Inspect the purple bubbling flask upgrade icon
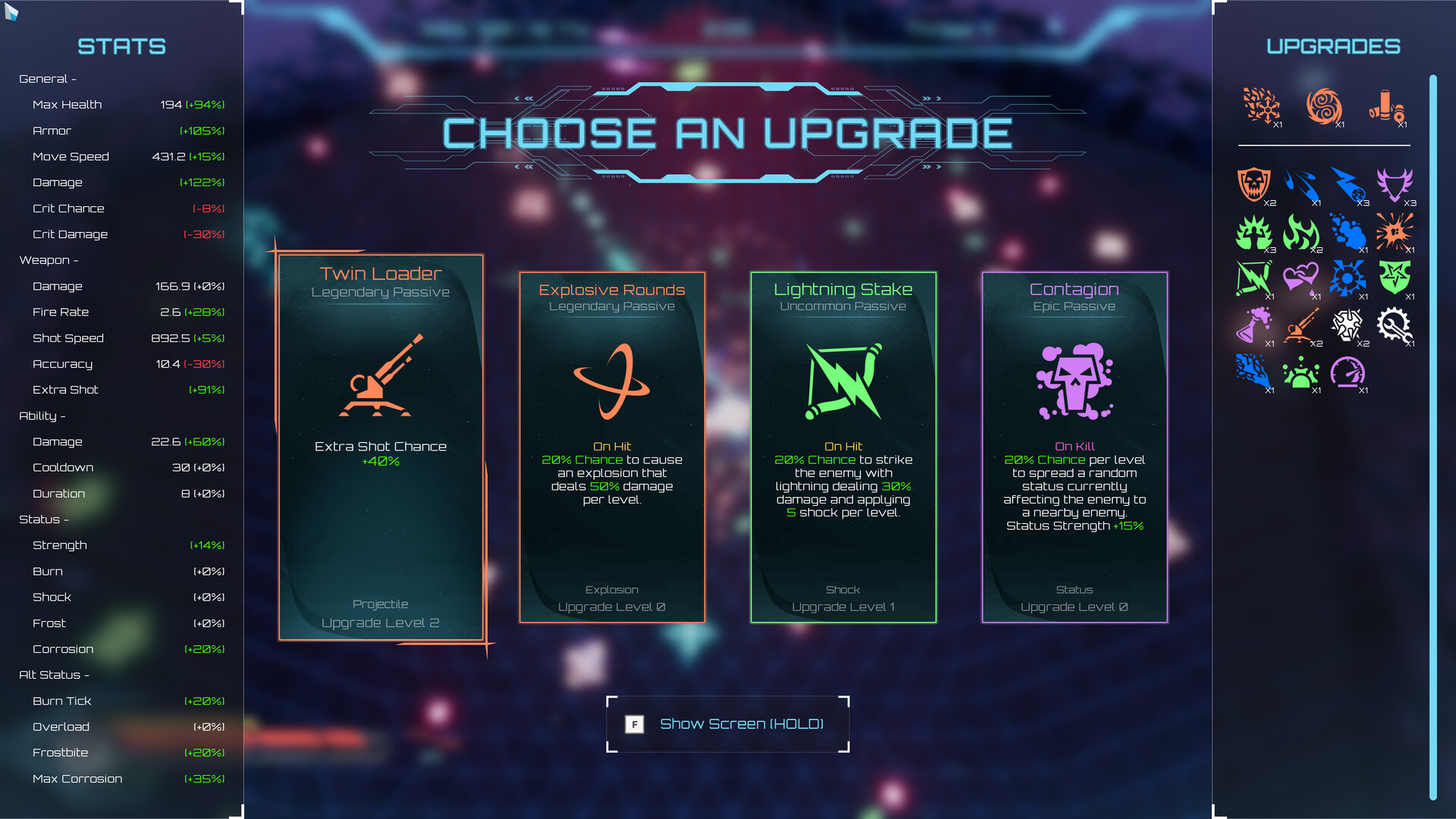 pos(1254,326)
